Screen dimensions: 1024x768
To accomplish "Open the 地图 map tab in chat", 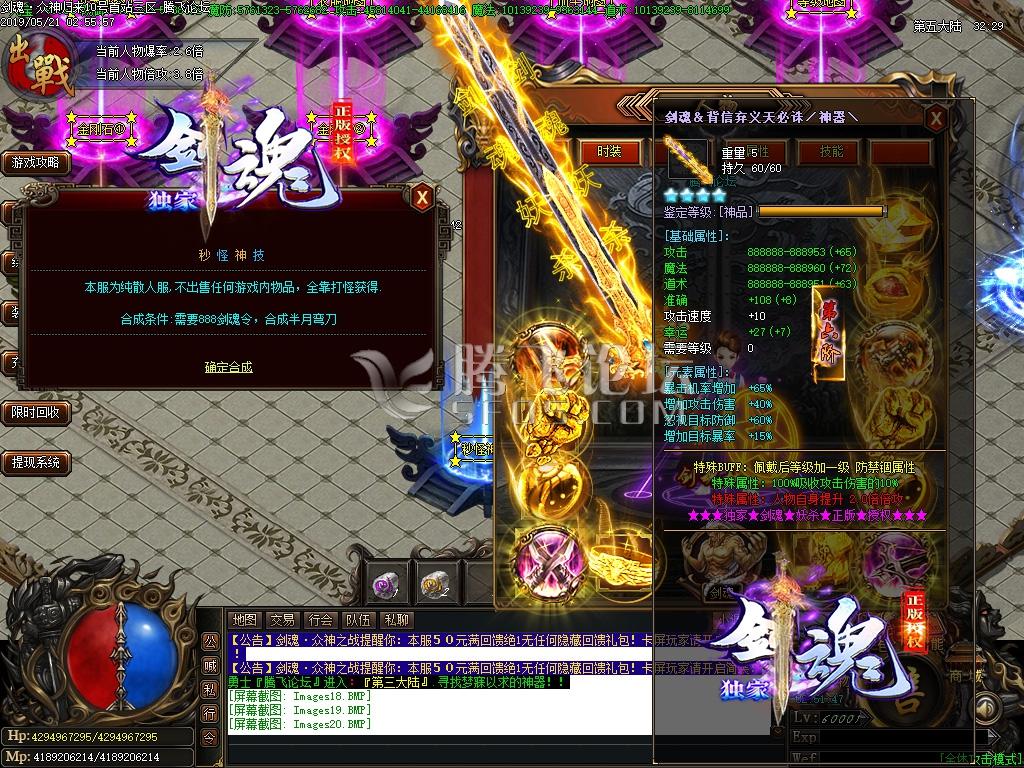I will click(x=245, y=620).
